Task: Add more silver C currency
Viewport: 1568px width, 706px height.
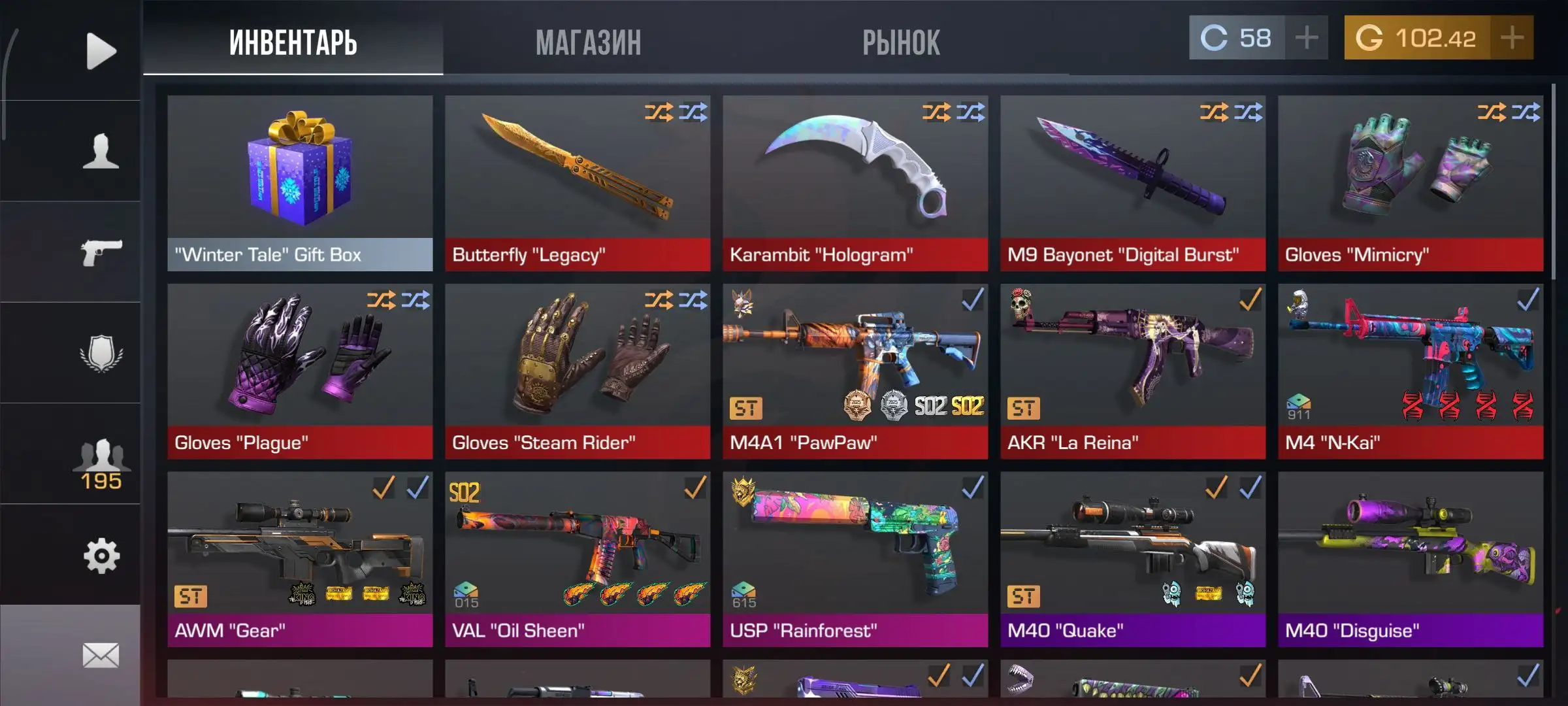Action: (1306, 38)
